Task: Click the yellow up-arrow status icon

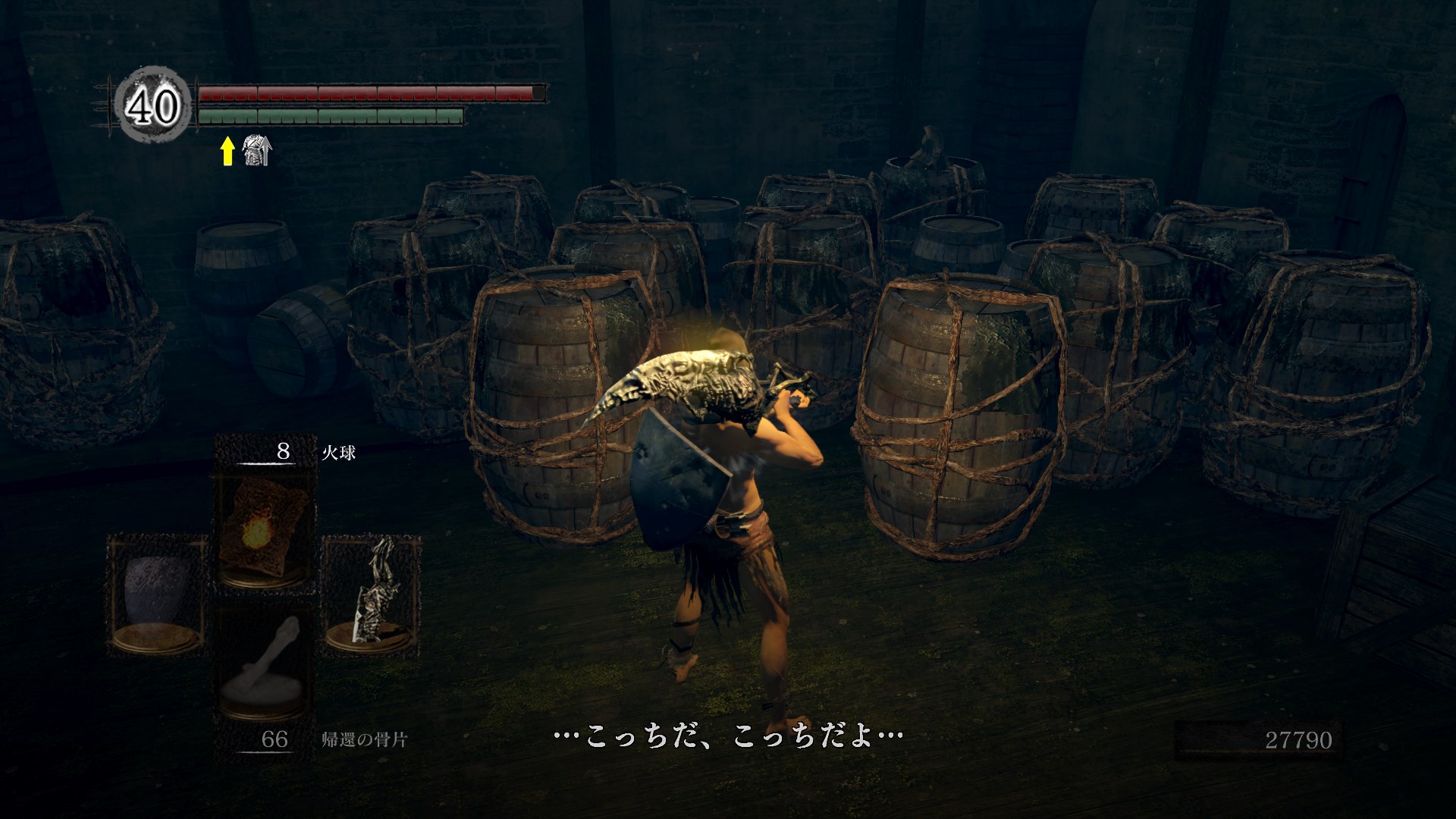Action: tap(227, 152)
